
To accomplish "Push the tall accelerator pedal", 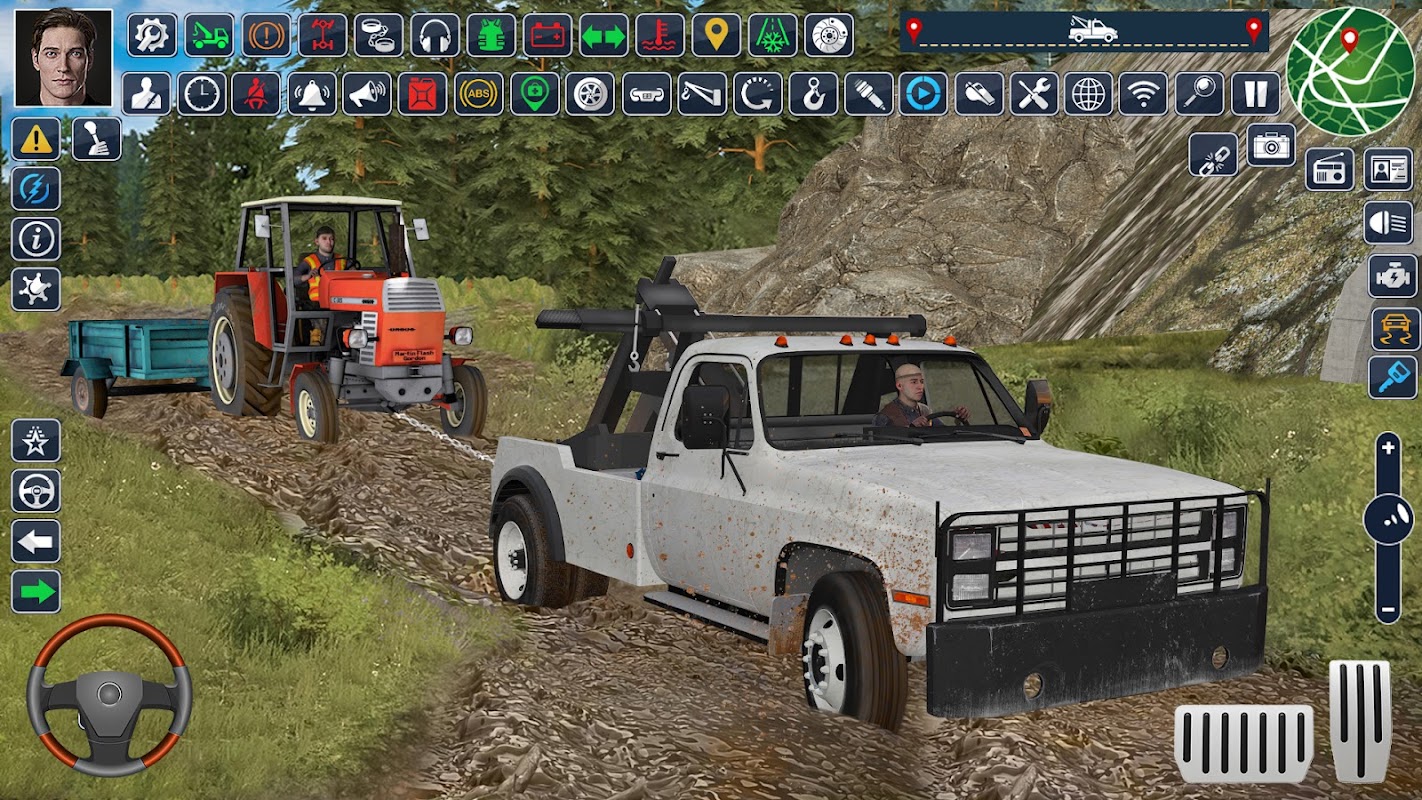I will 1359,720.
